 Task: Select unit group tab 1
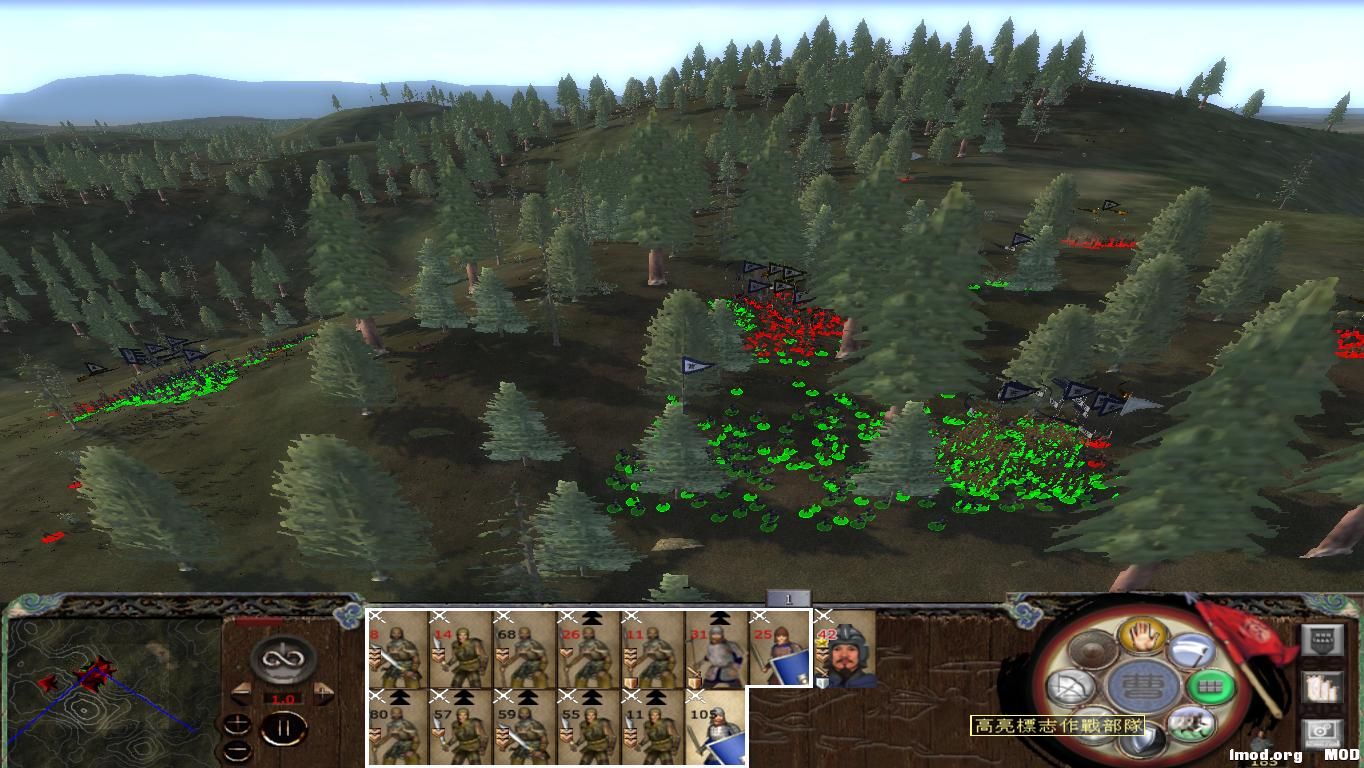[790, 597]
